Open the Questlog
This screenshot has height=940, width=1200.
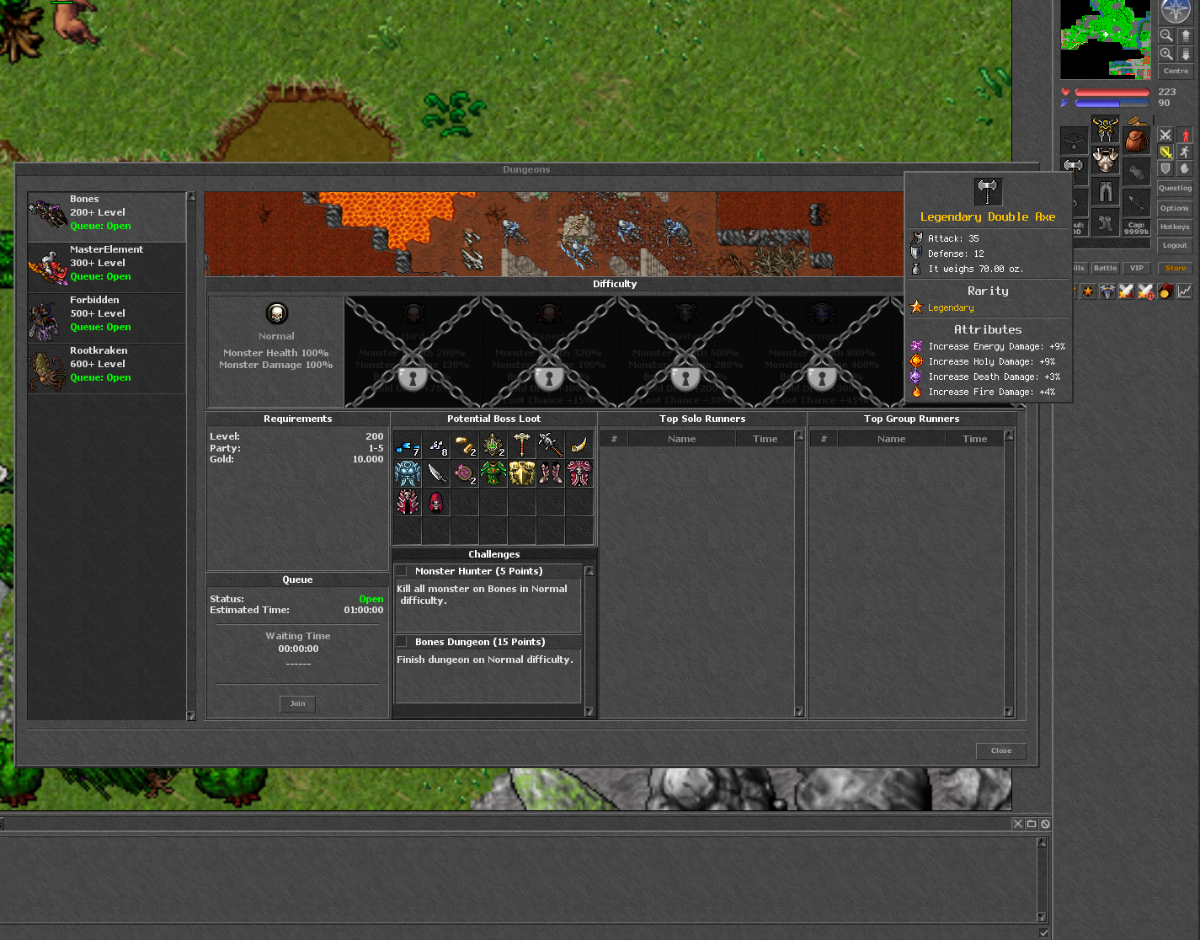pyautogui.click(x=1175, y=188)
